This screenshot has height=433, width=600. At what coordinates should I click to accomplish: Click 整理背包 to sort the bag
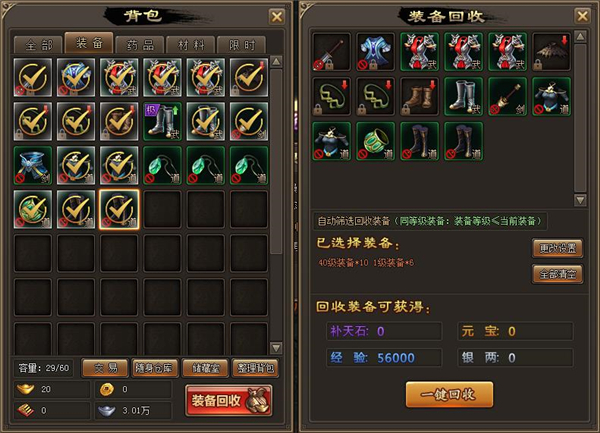(x=256, y=368)
